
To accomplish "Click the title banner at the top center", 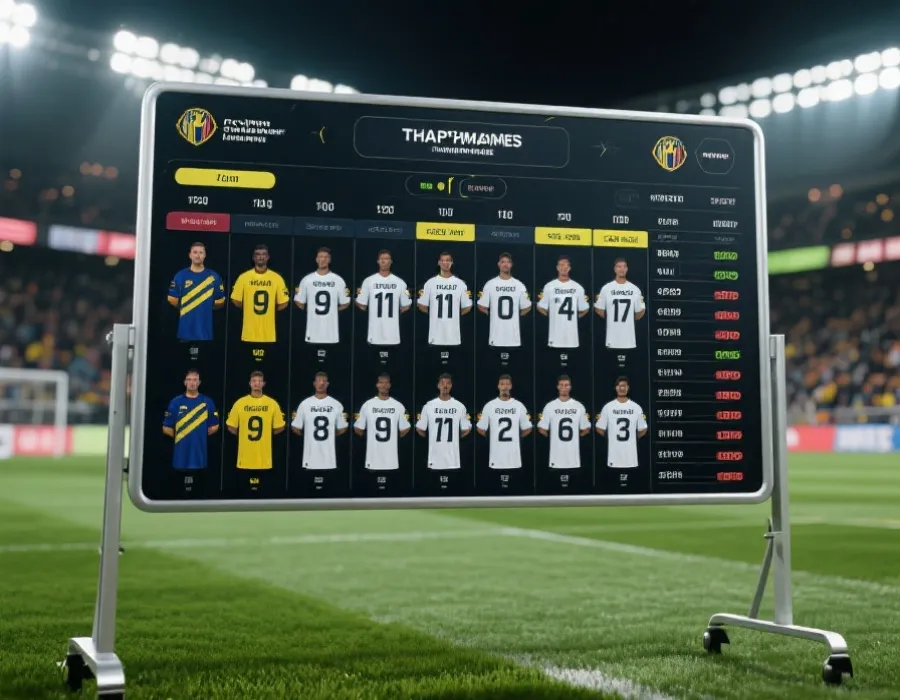I will 461,141.
